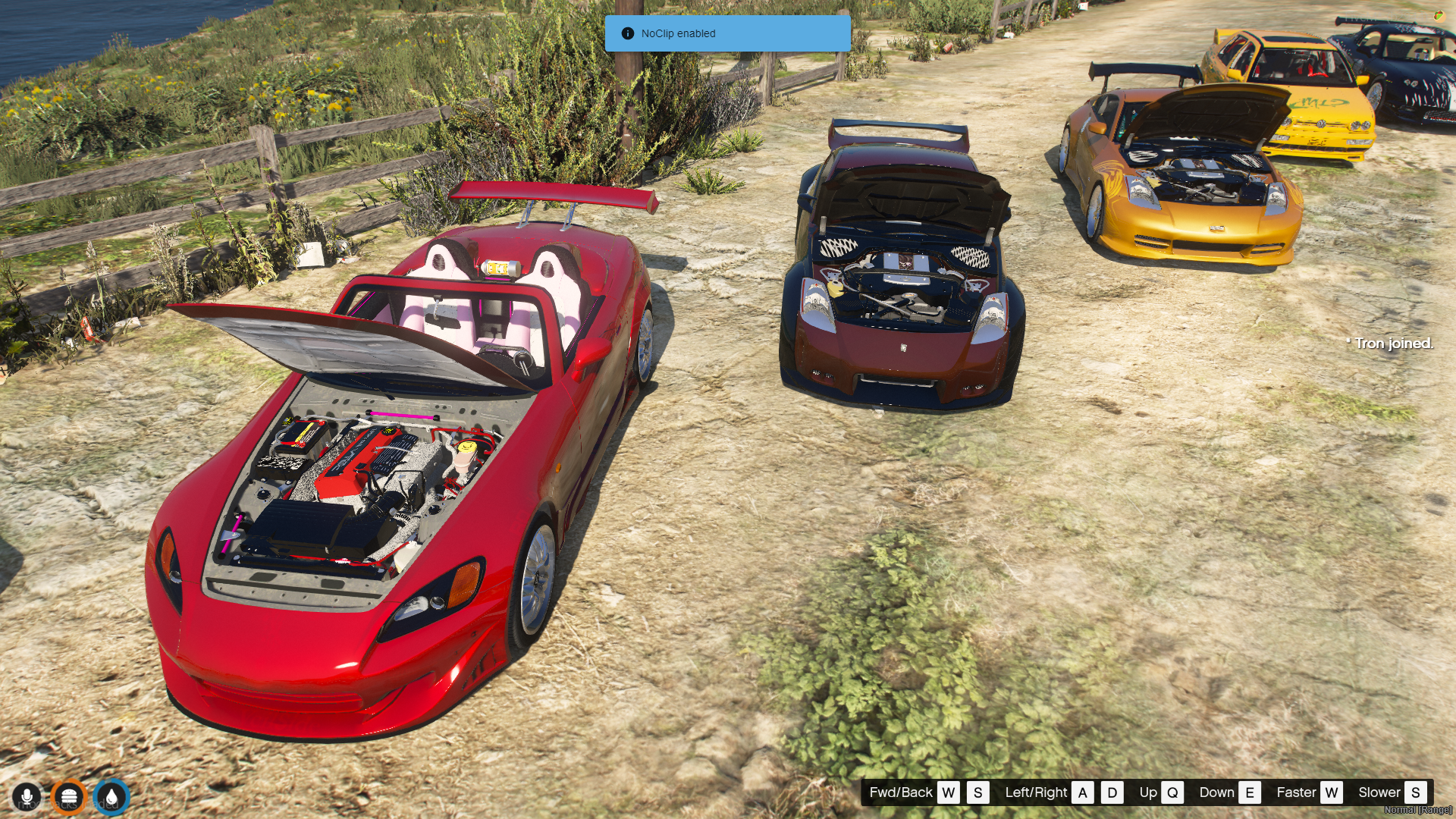Dismiss the NoClip enabled notification
This screenshot has height=819, width=1456.
coord(727,33)
